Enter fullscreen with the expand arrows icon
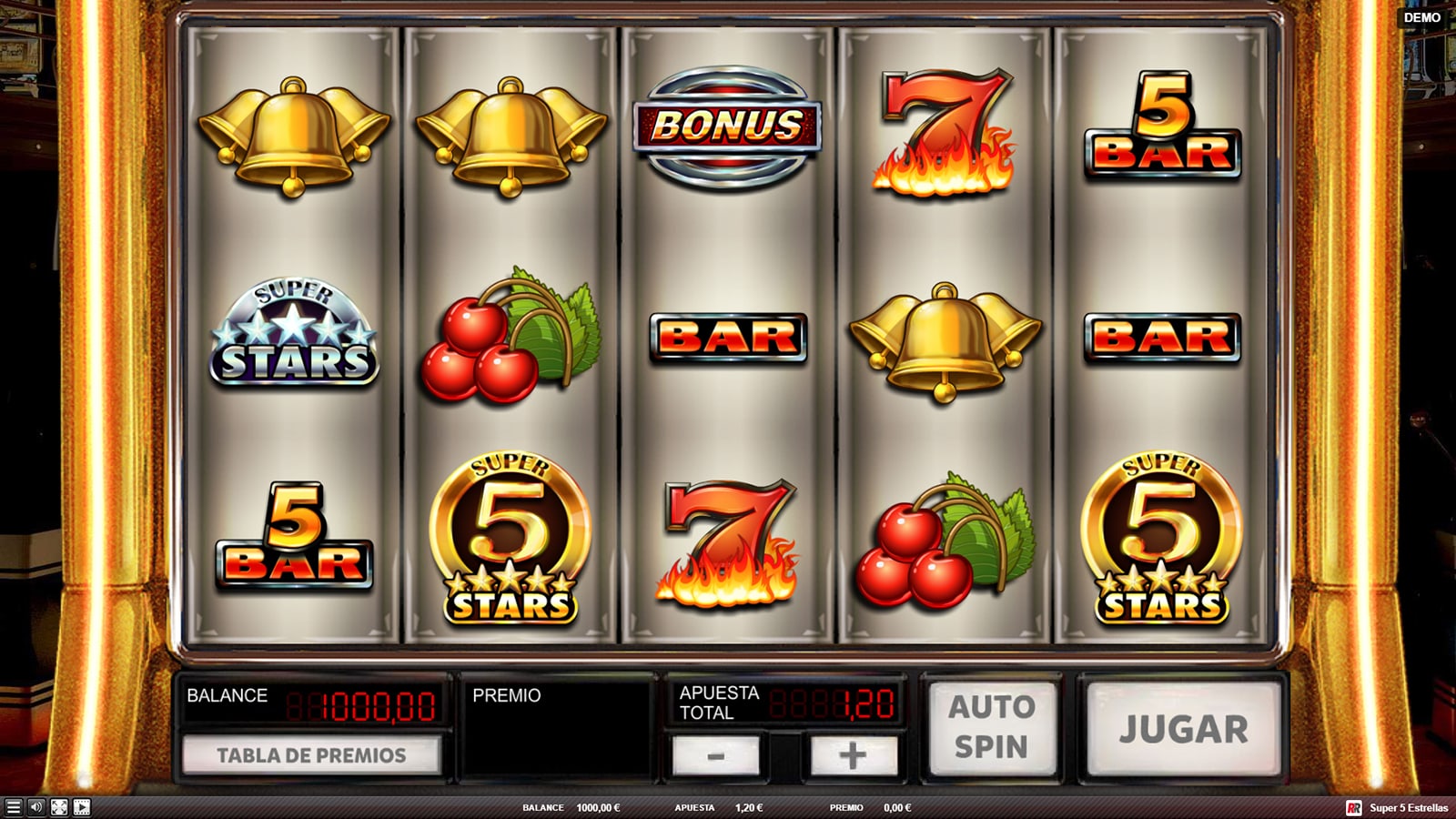 58,807
